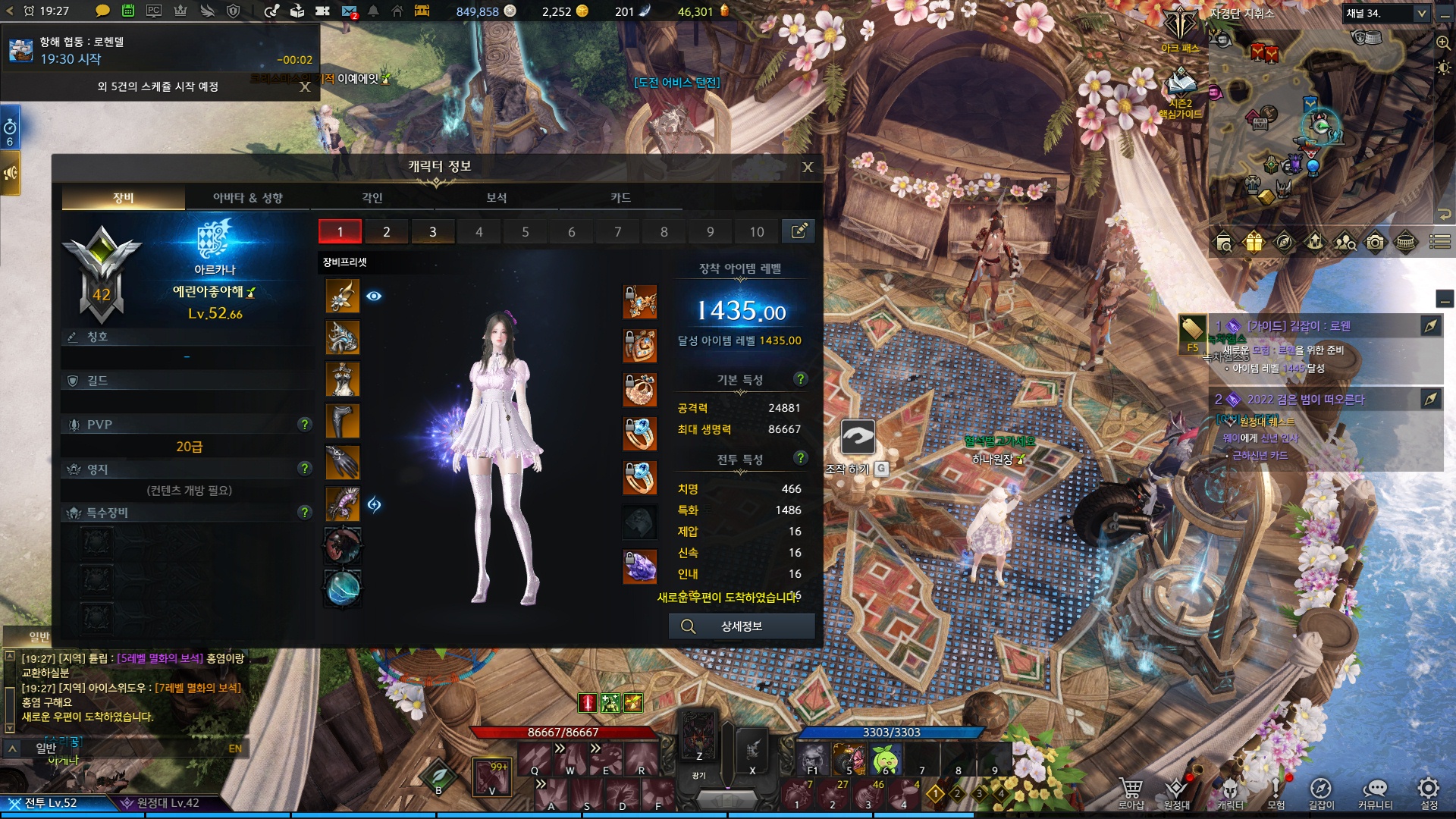
Task: Show the 카드 tab
Action: coord(620,198)
